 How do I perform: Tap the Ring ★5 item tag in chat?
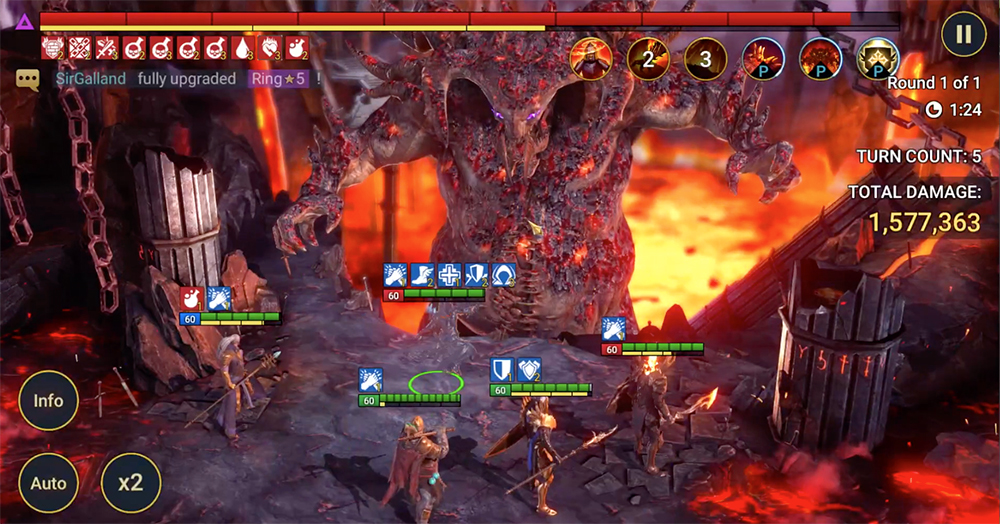tap(279, 79)
